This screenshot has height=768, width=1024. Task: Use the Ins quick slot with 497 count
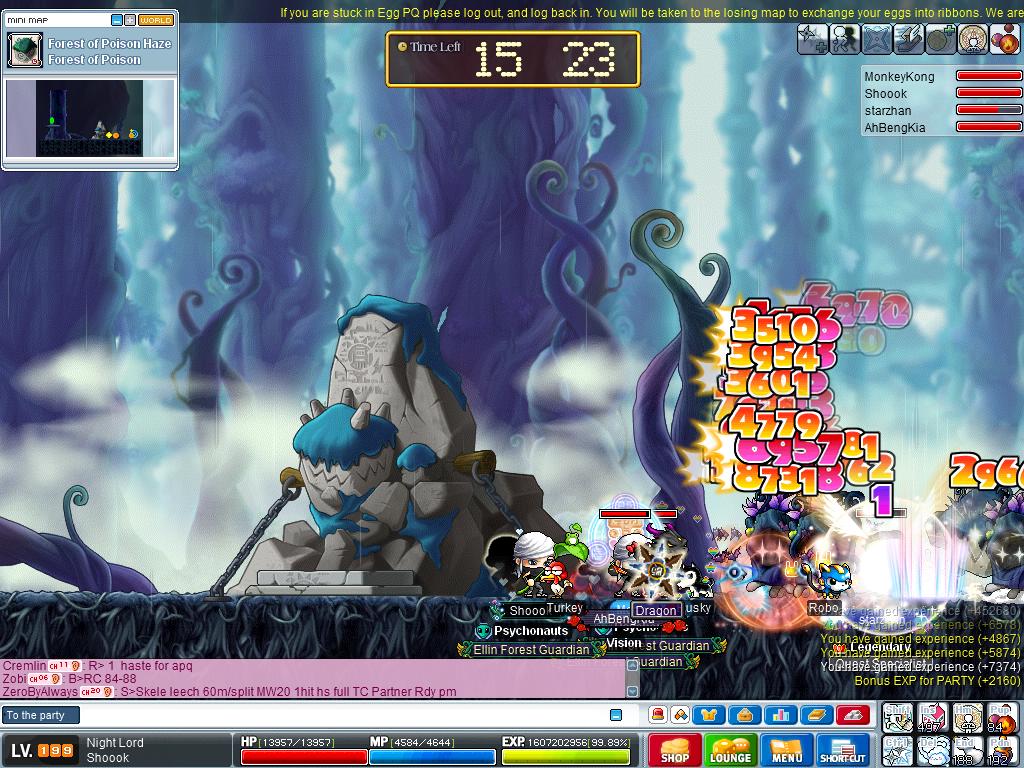click(932, 718)
